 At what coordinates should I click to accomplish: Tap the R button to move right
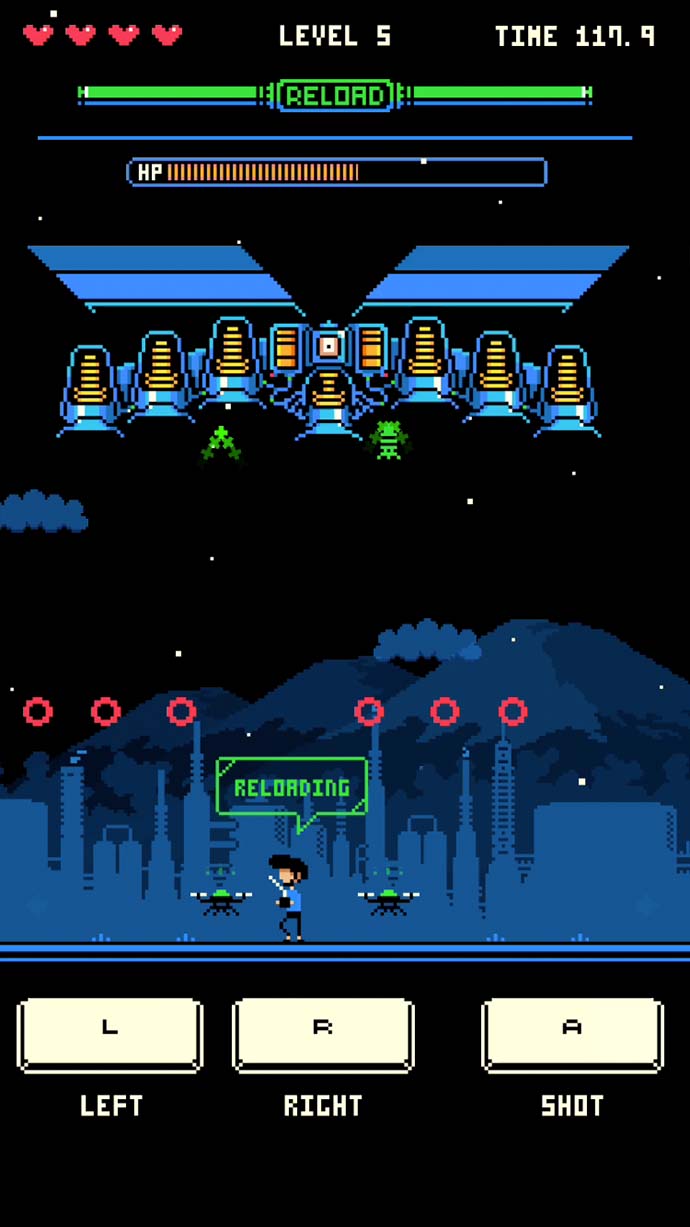(323, 1034)
